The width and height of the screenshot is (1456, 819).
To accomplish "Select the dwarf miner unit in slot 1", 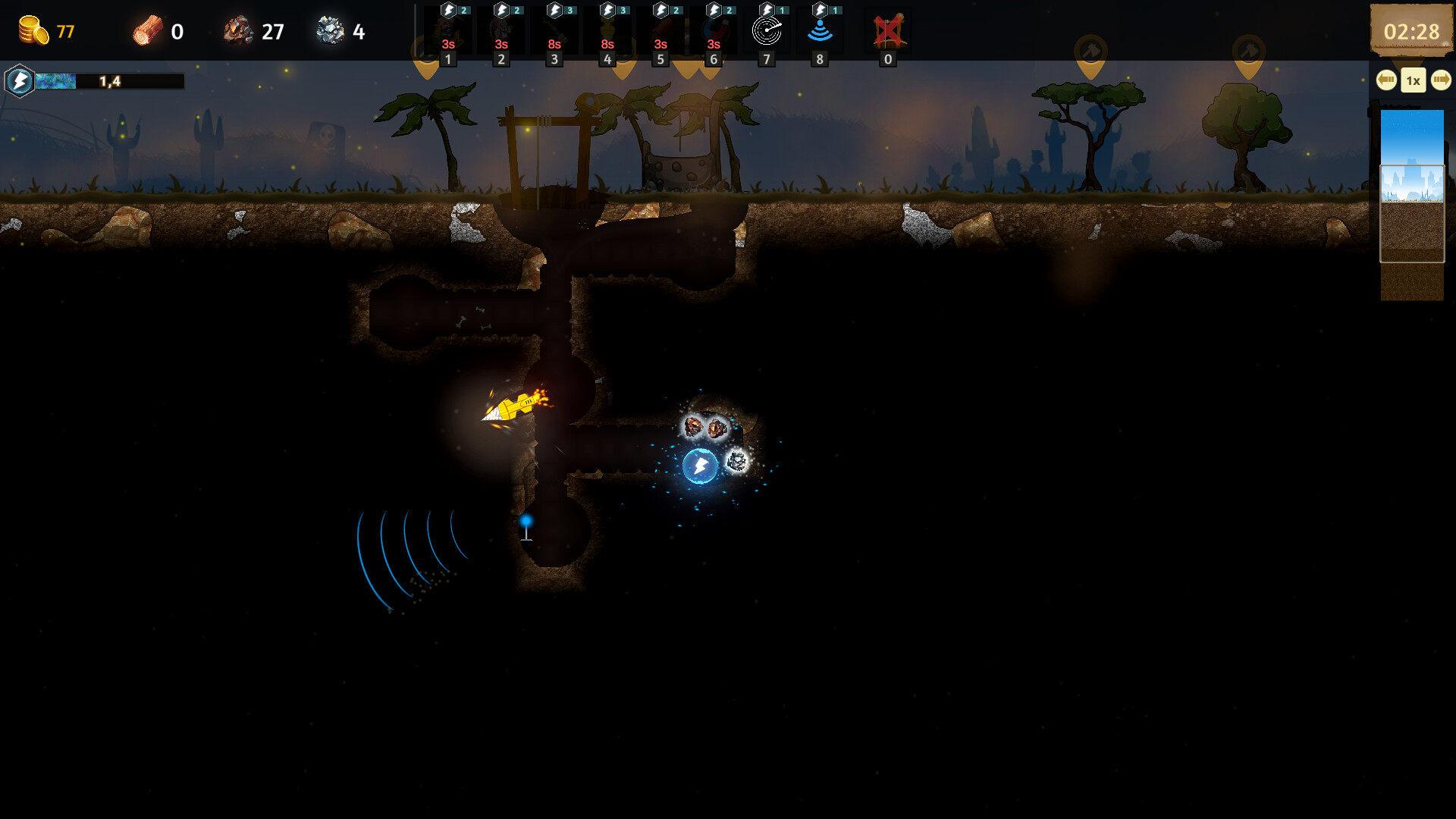I will coord(447,31).
